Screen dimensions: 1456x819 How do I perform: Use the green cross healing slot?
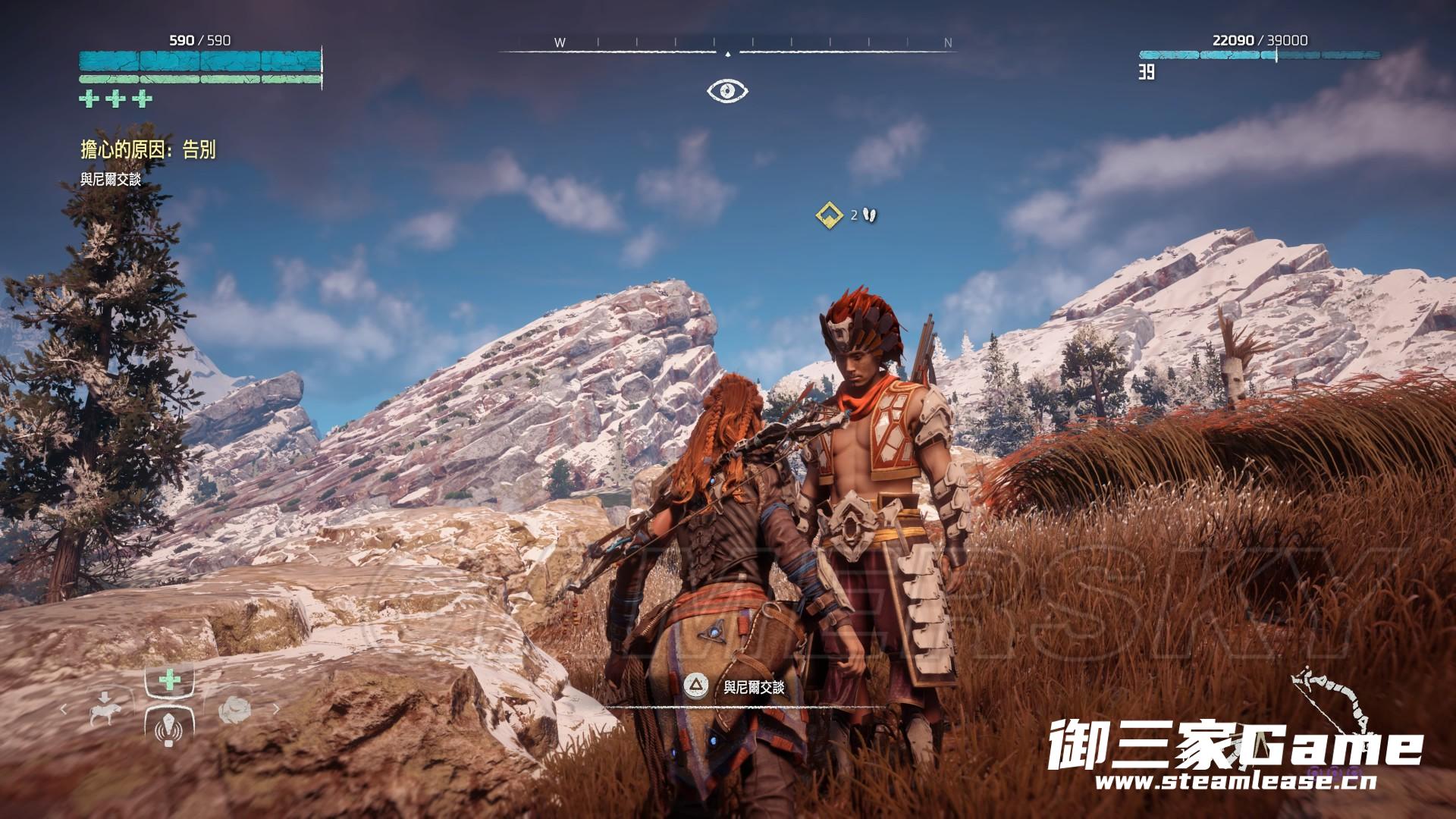169,680
